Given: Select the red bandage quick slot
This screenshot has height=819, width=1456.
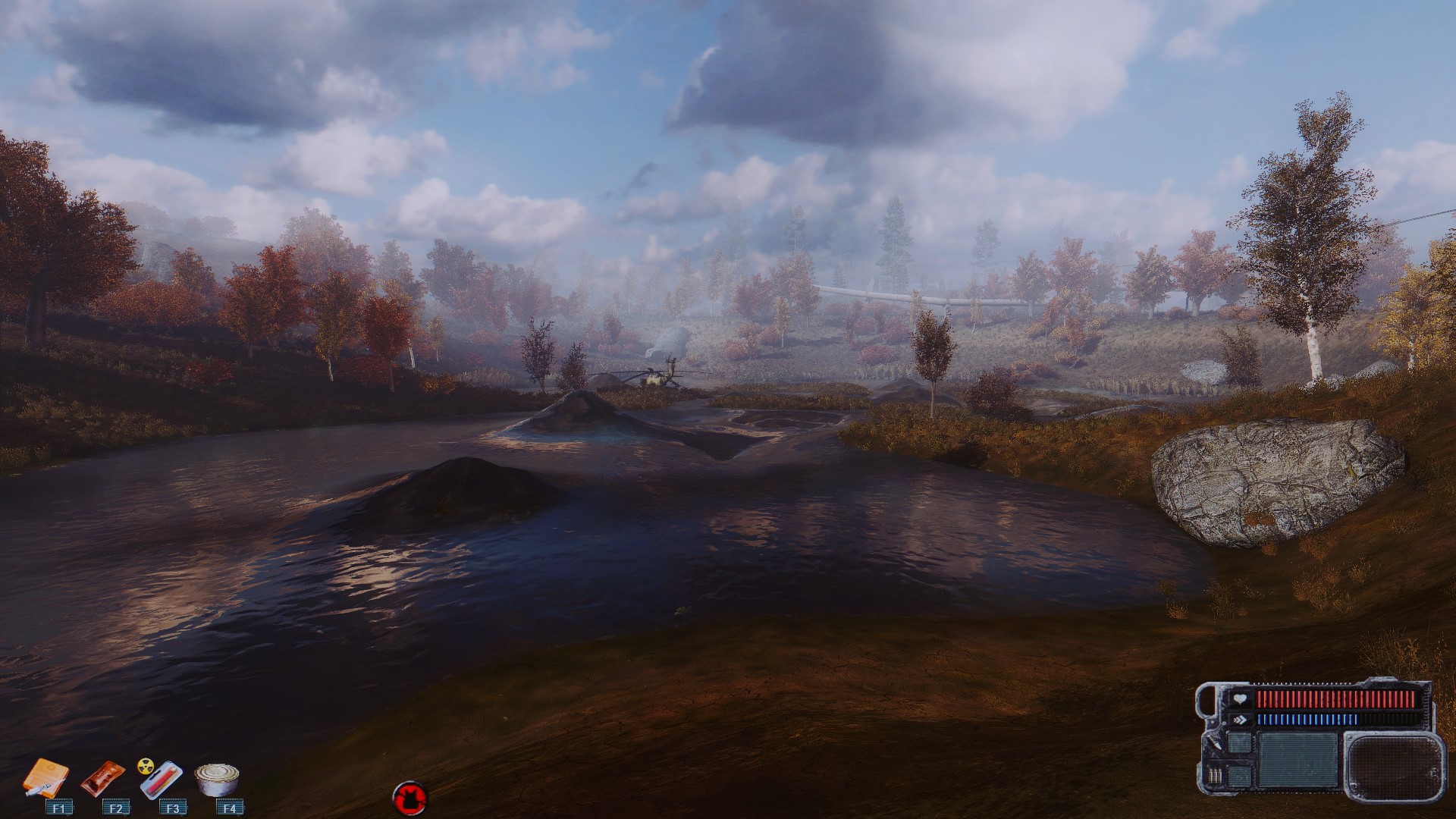Looking at the screenshot, I should coord(102,779).
